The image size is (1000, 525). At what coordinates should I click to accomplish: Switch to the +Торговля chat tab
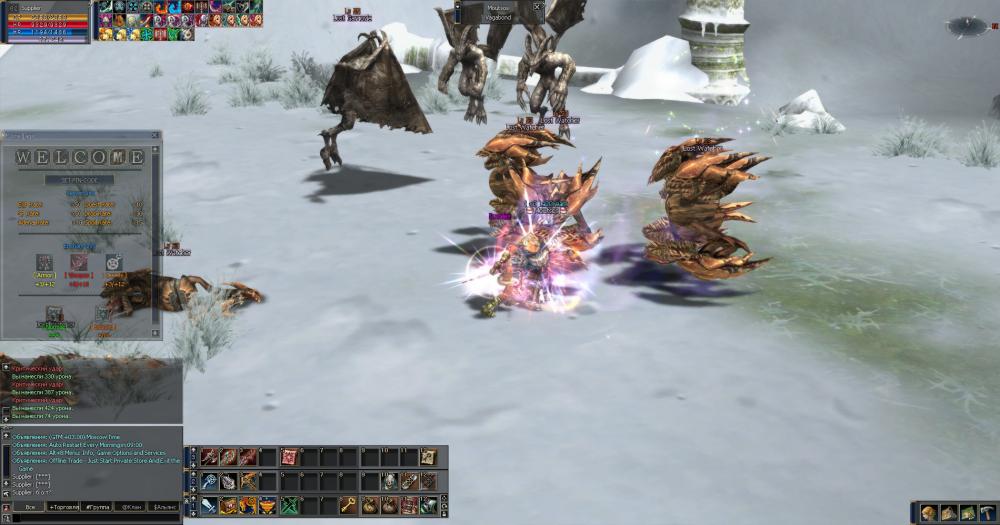(63, 507)
